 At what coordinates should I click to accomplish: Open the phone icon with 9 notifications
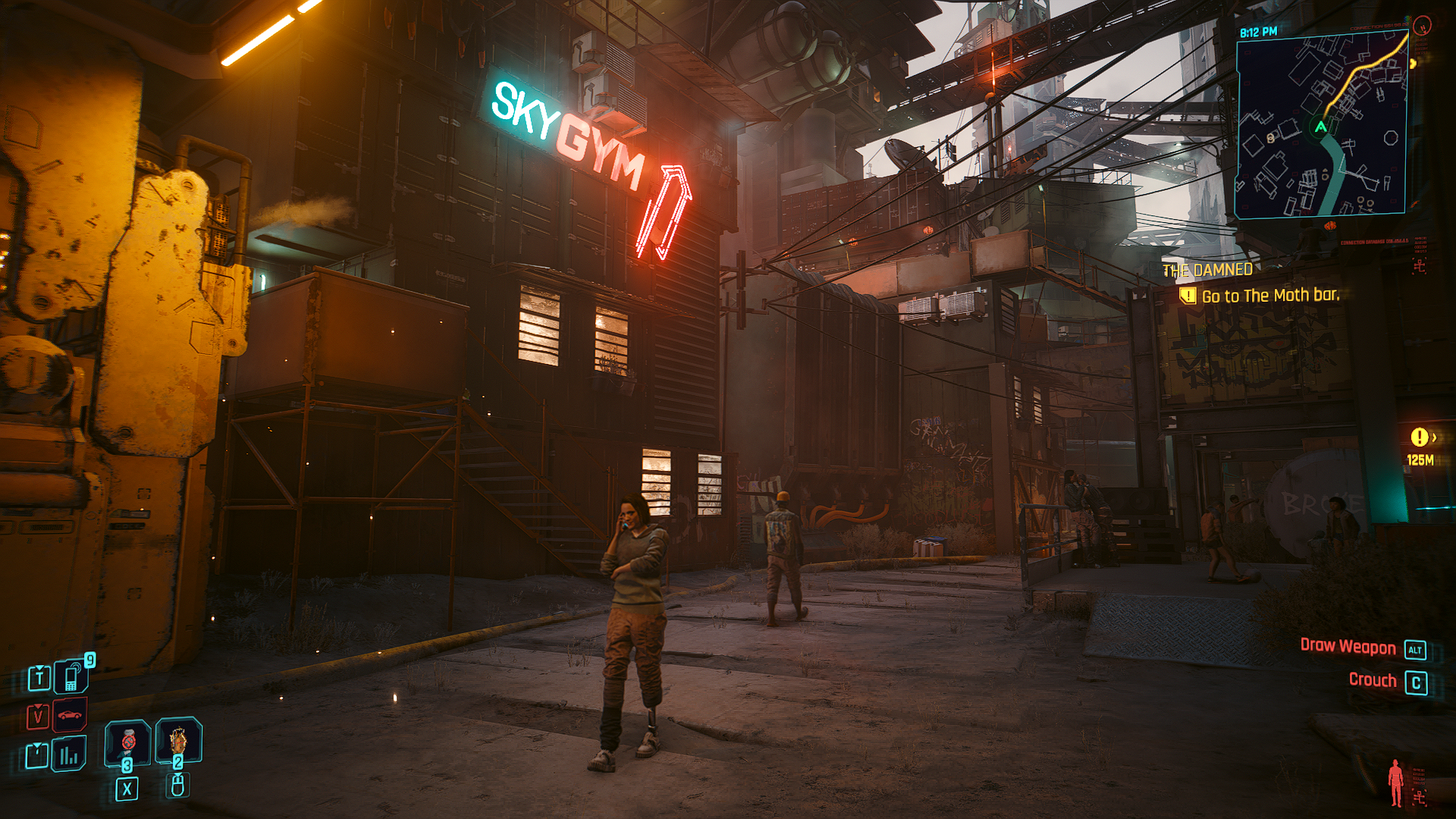(x=72, y=676)
